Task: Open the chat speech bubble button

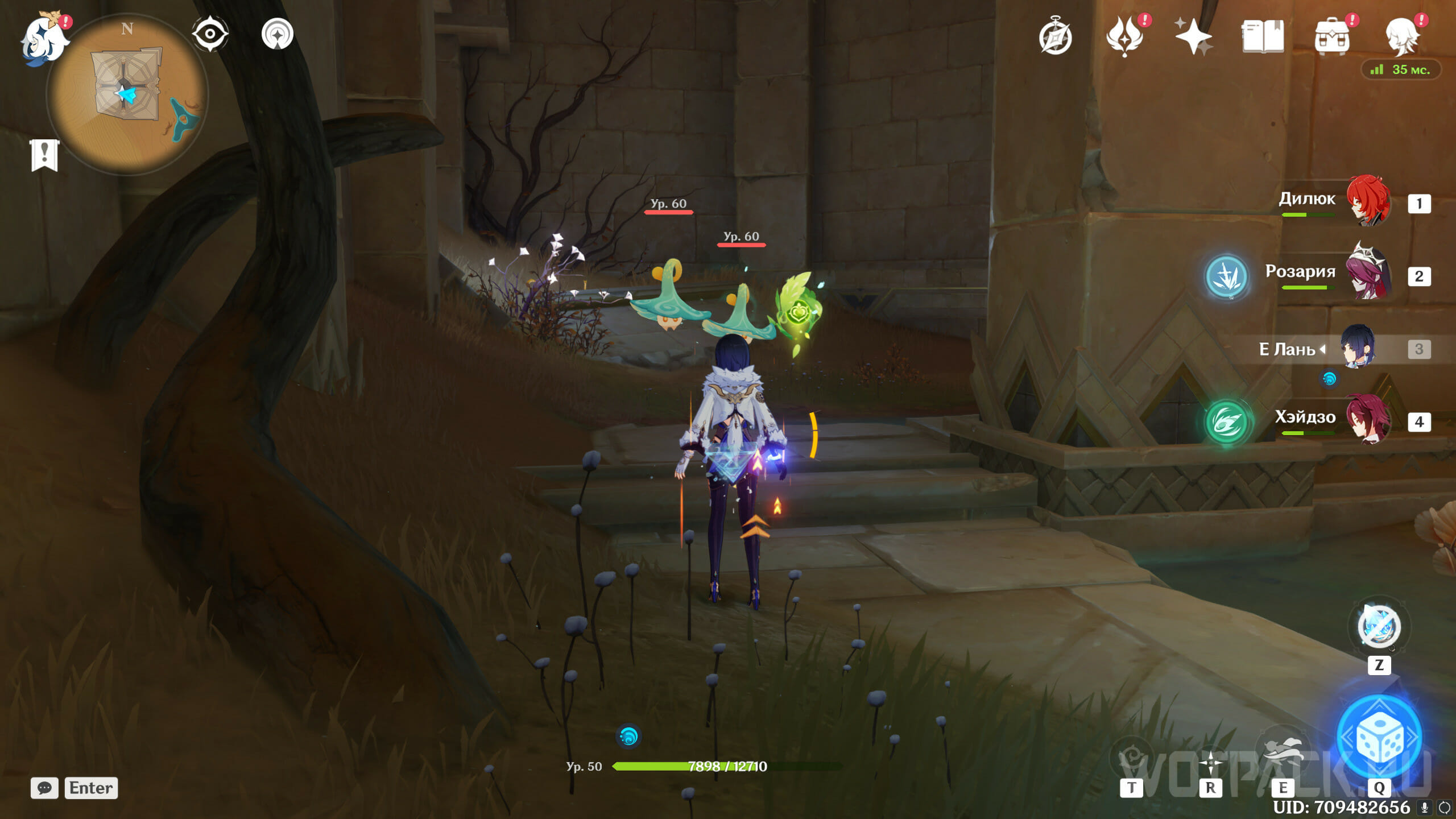Action: click(x=44, y=788)
